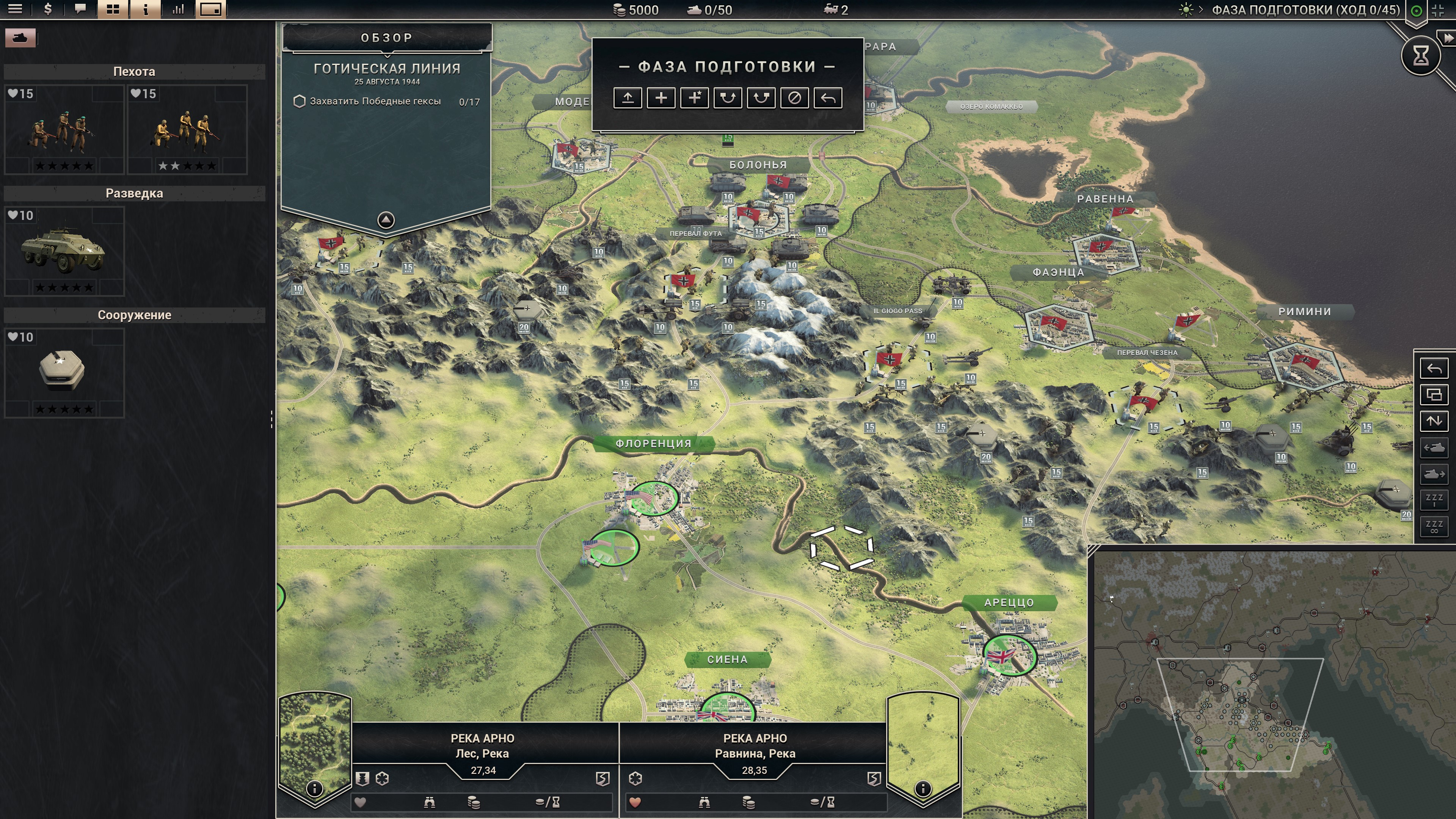This screenshot has width=1456, height=819.
Task: Toggle the info panel button
Action: point(145,9)
